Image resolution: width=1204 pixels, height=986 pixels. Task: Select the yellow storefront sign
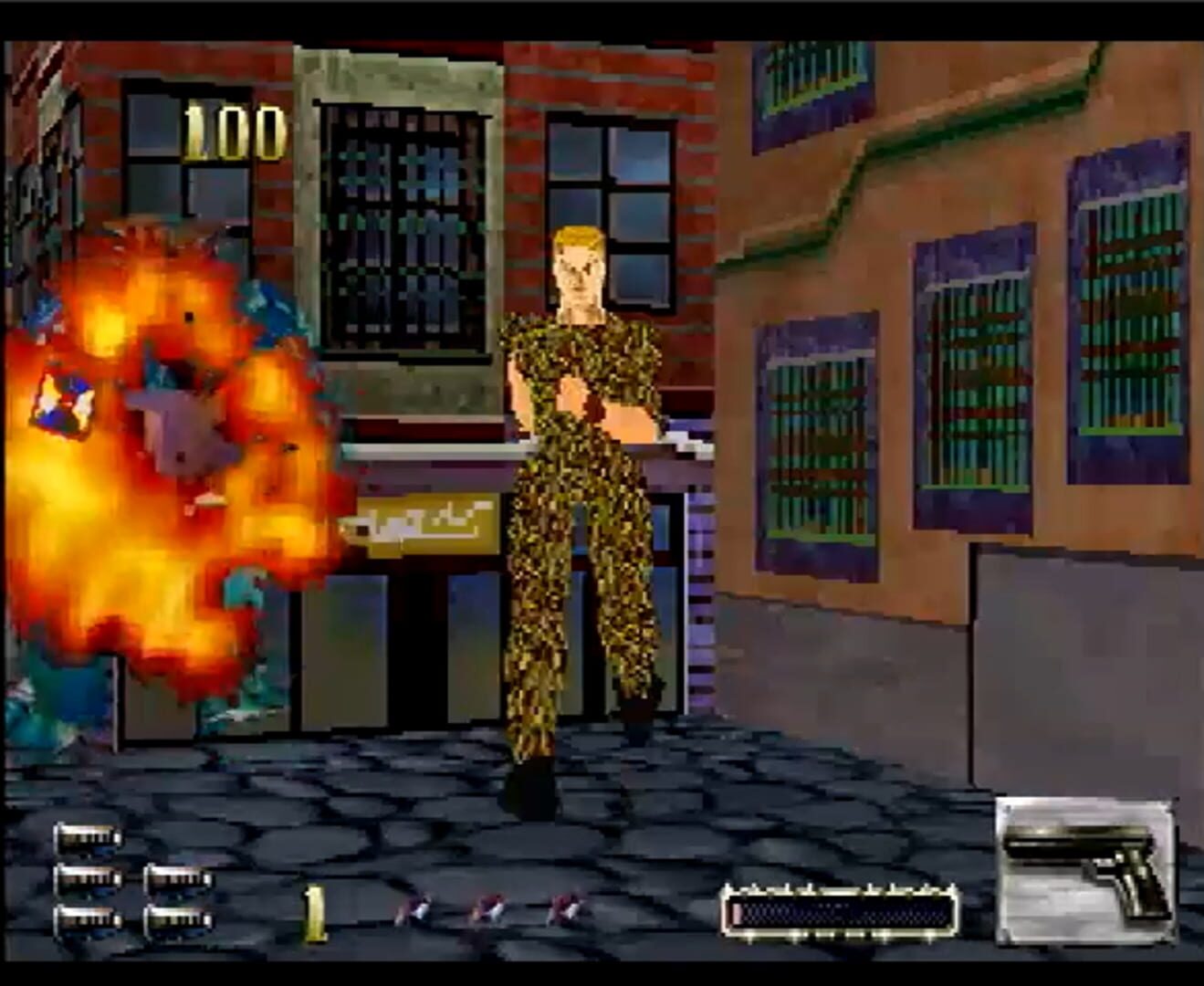coord(429,525)
